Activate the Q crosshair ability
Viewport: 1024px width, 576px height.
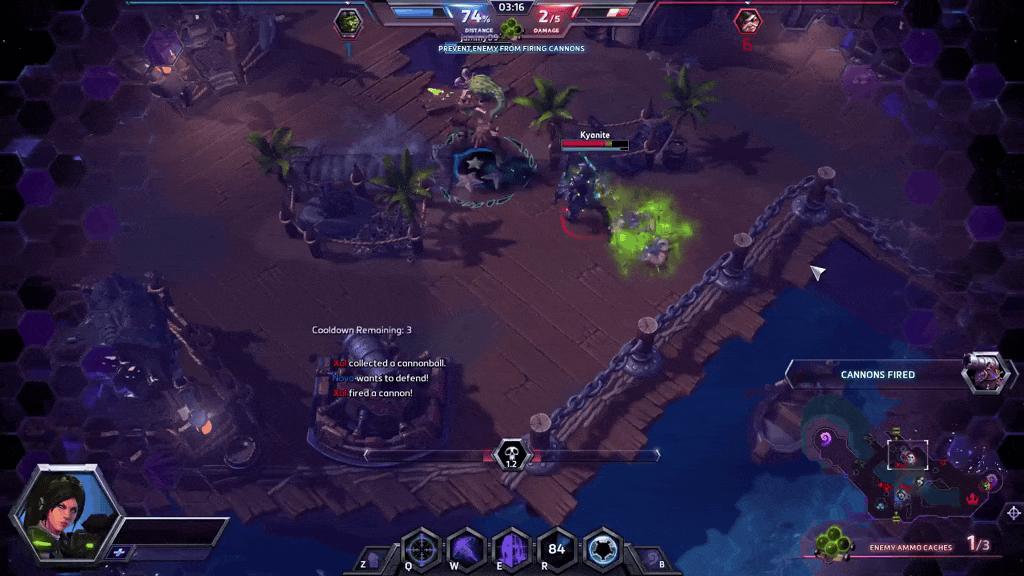pyautogui.click(x=421, y=549)
